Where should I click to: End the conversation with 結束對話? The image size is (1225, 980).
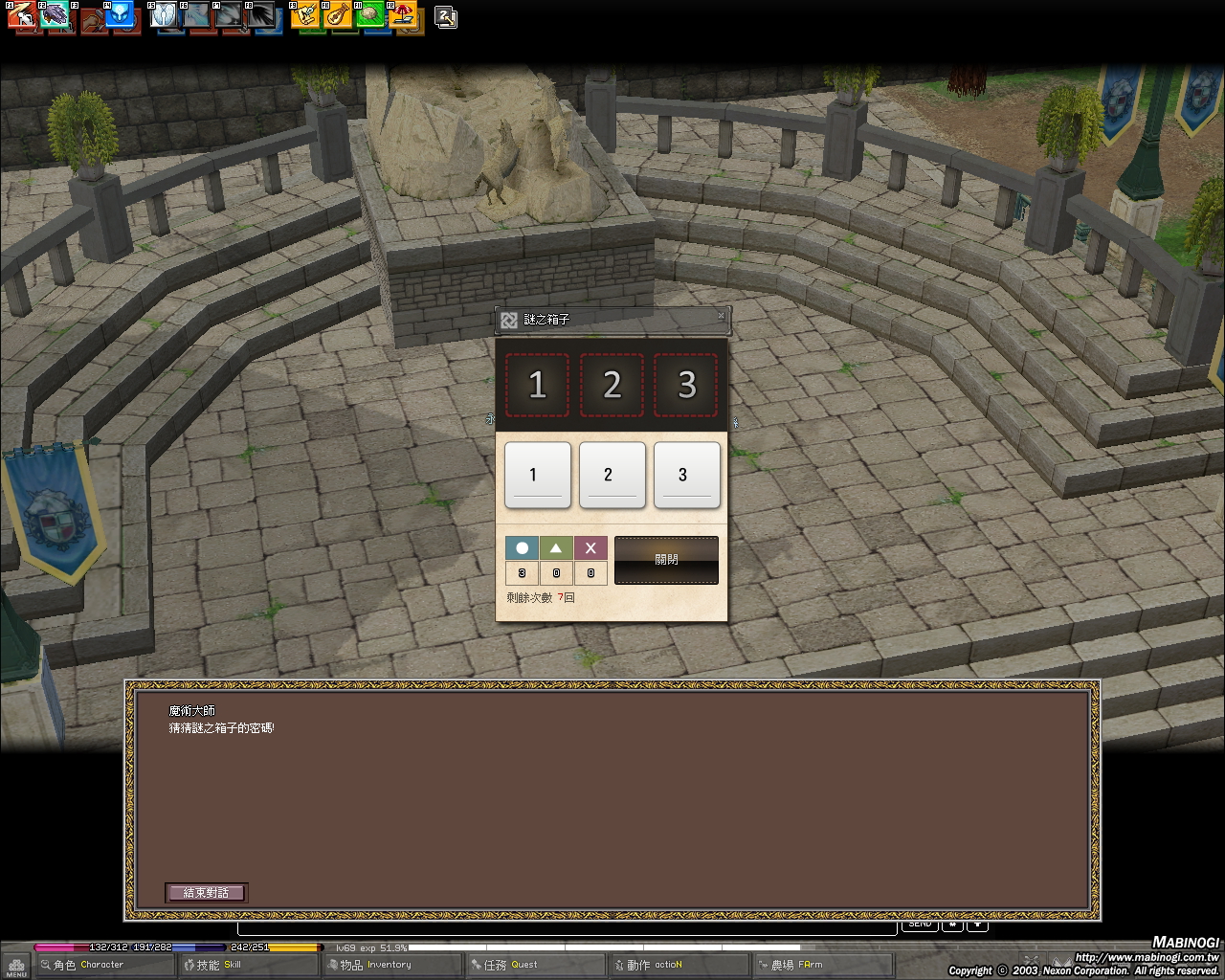click(206, 892)
